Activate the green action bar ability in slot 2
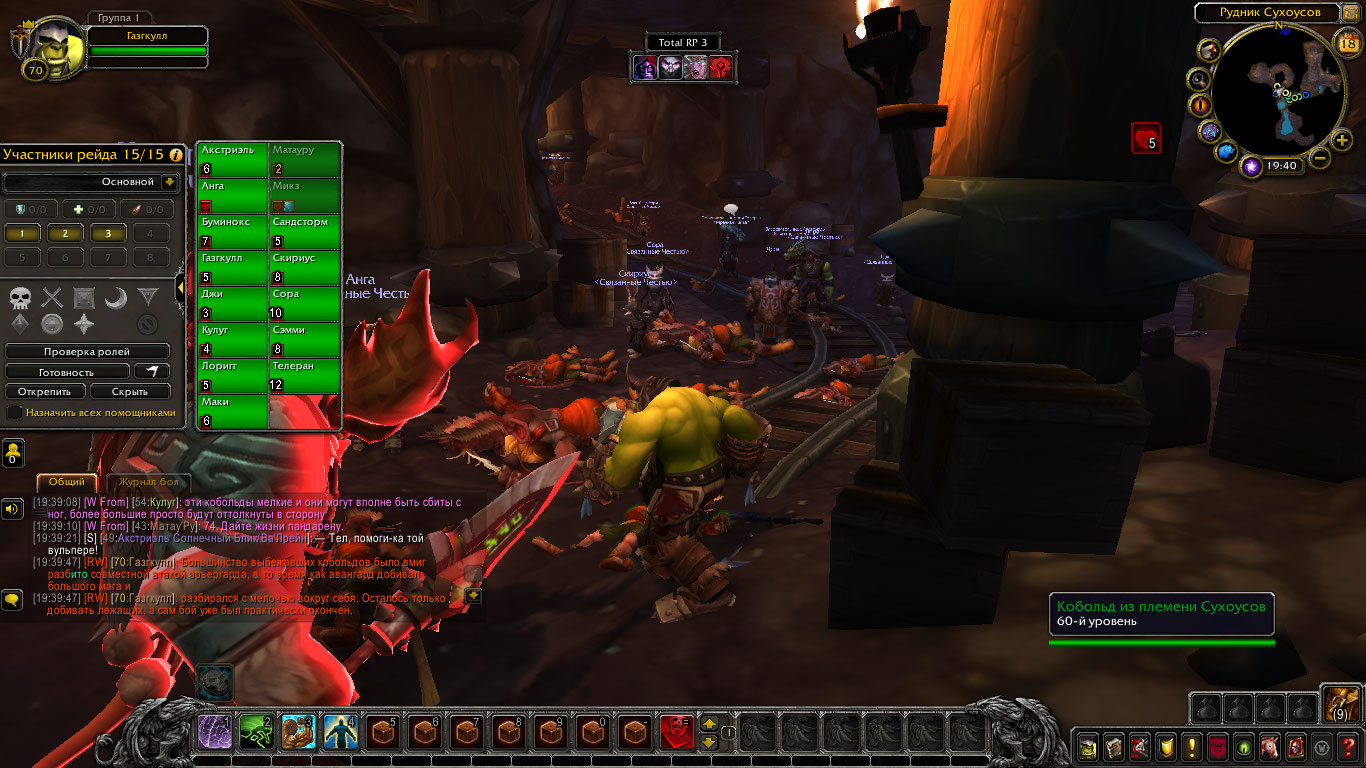 point(257,733)
